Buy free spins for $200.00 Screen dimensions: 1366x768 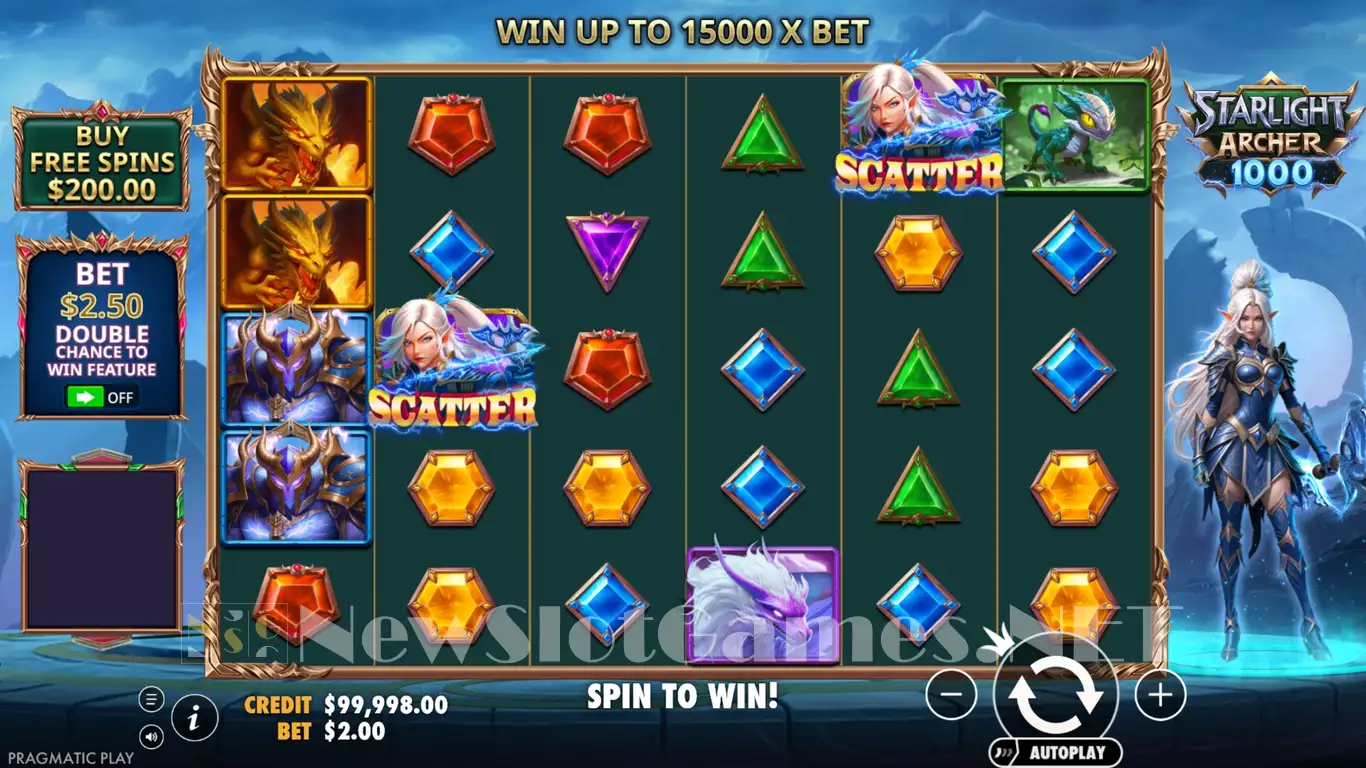tap(102, 161)
